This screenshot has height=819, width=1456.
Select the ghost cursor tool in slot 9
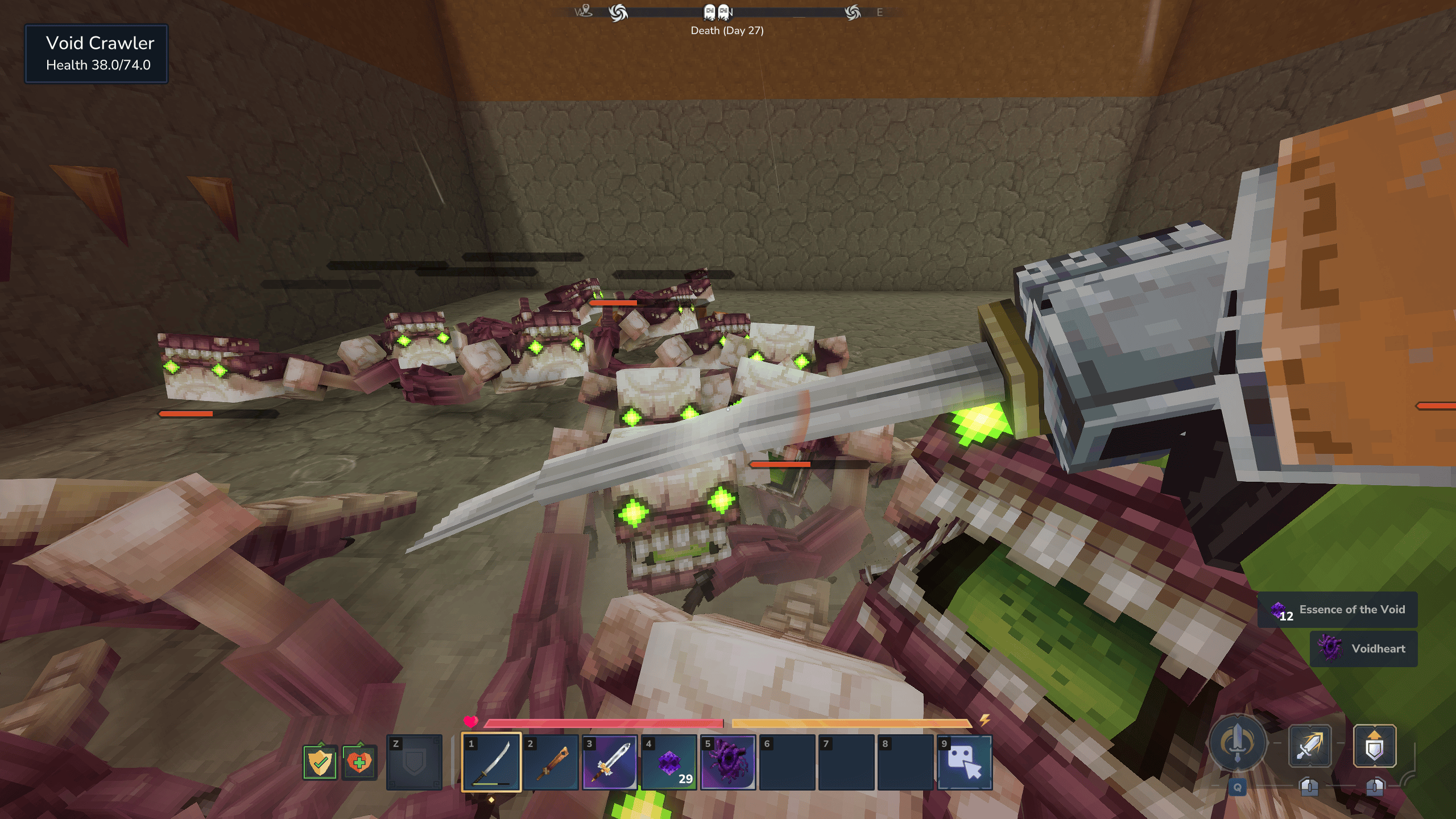click(x=965, y=762)
